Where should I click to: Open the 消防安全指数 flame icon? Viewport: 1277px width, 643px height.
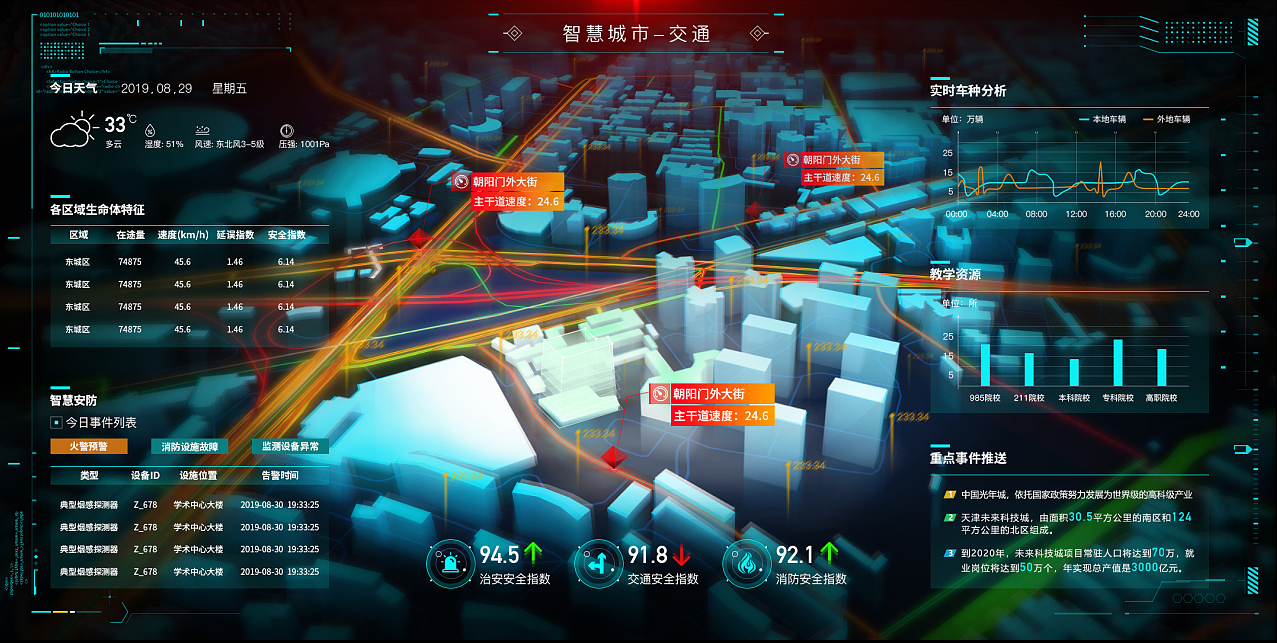[743, 564]
